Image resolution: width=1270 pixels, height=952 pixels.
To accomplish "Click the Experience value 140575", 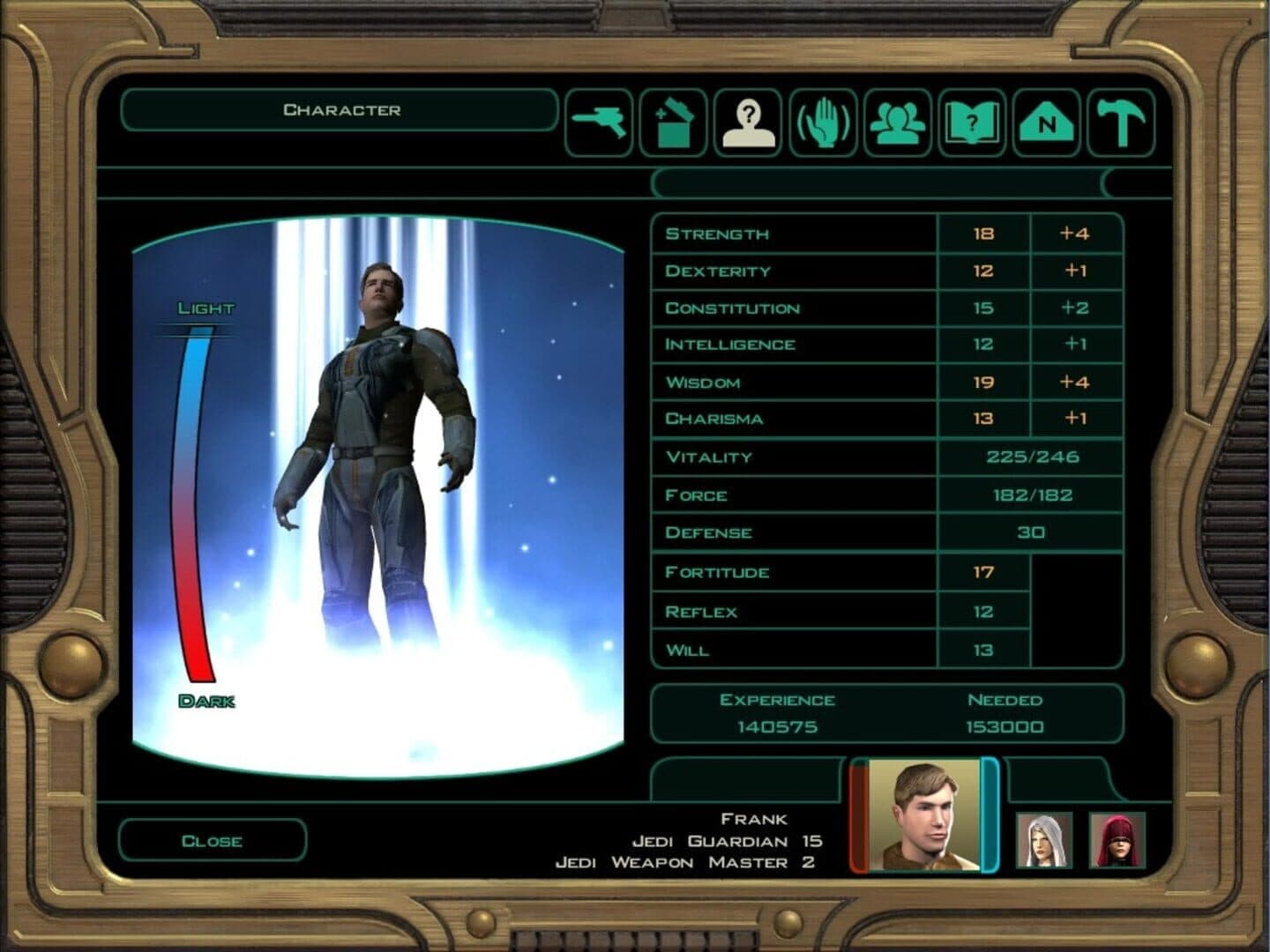I will coord(776,727).
